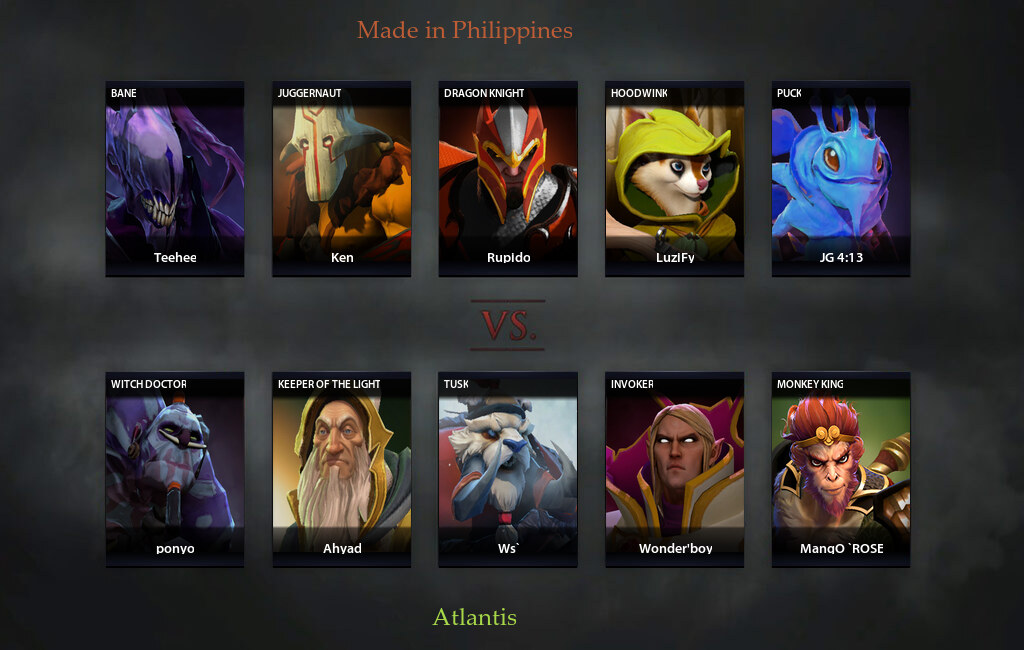The height and width of the screenshot is (650, 1024).
Task: Click Wonder'boy's Invoker card
Action: 674,469
